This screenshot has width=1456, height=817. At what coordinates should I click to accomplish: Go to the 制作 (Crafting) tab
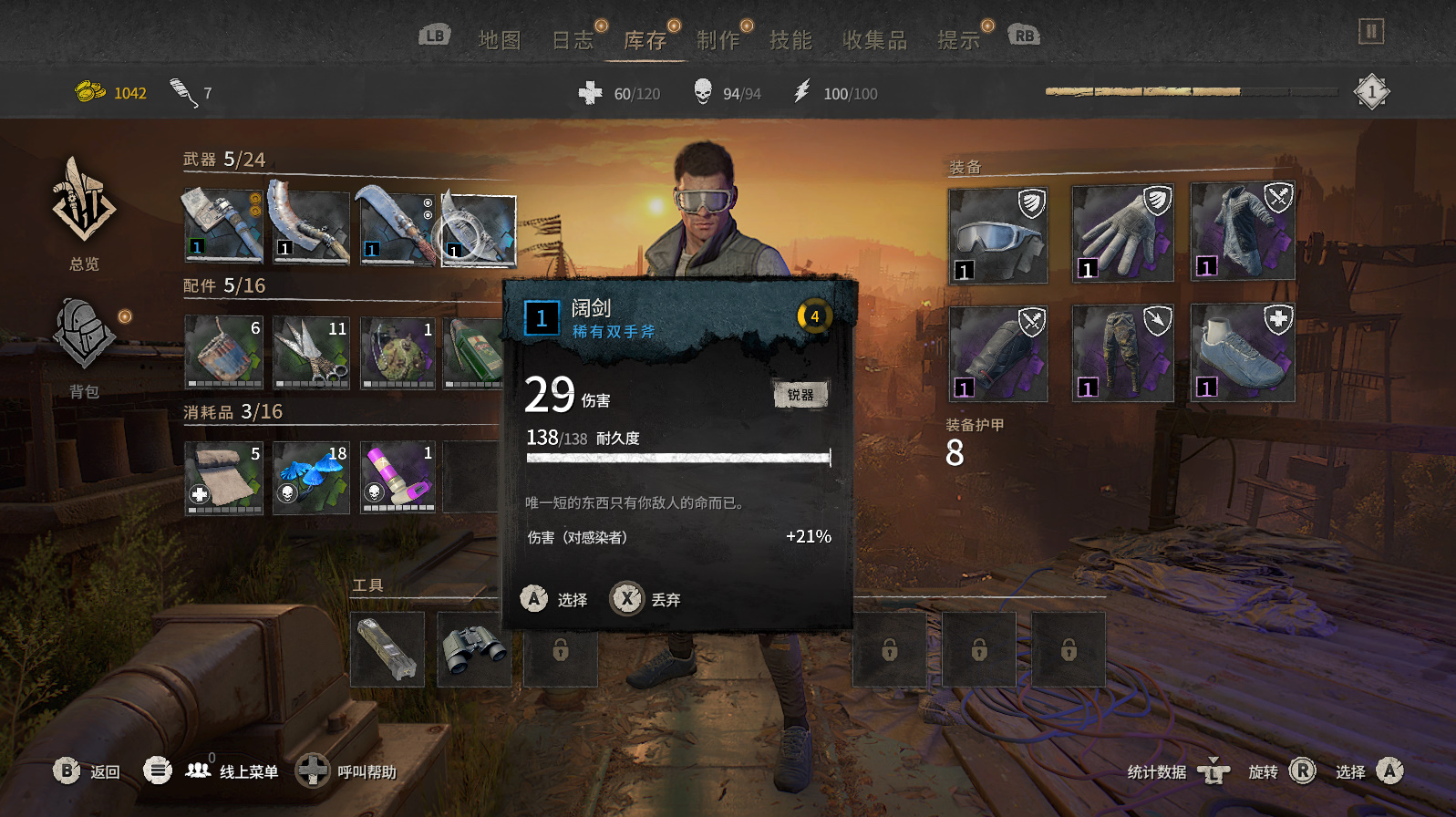[718, 40]
